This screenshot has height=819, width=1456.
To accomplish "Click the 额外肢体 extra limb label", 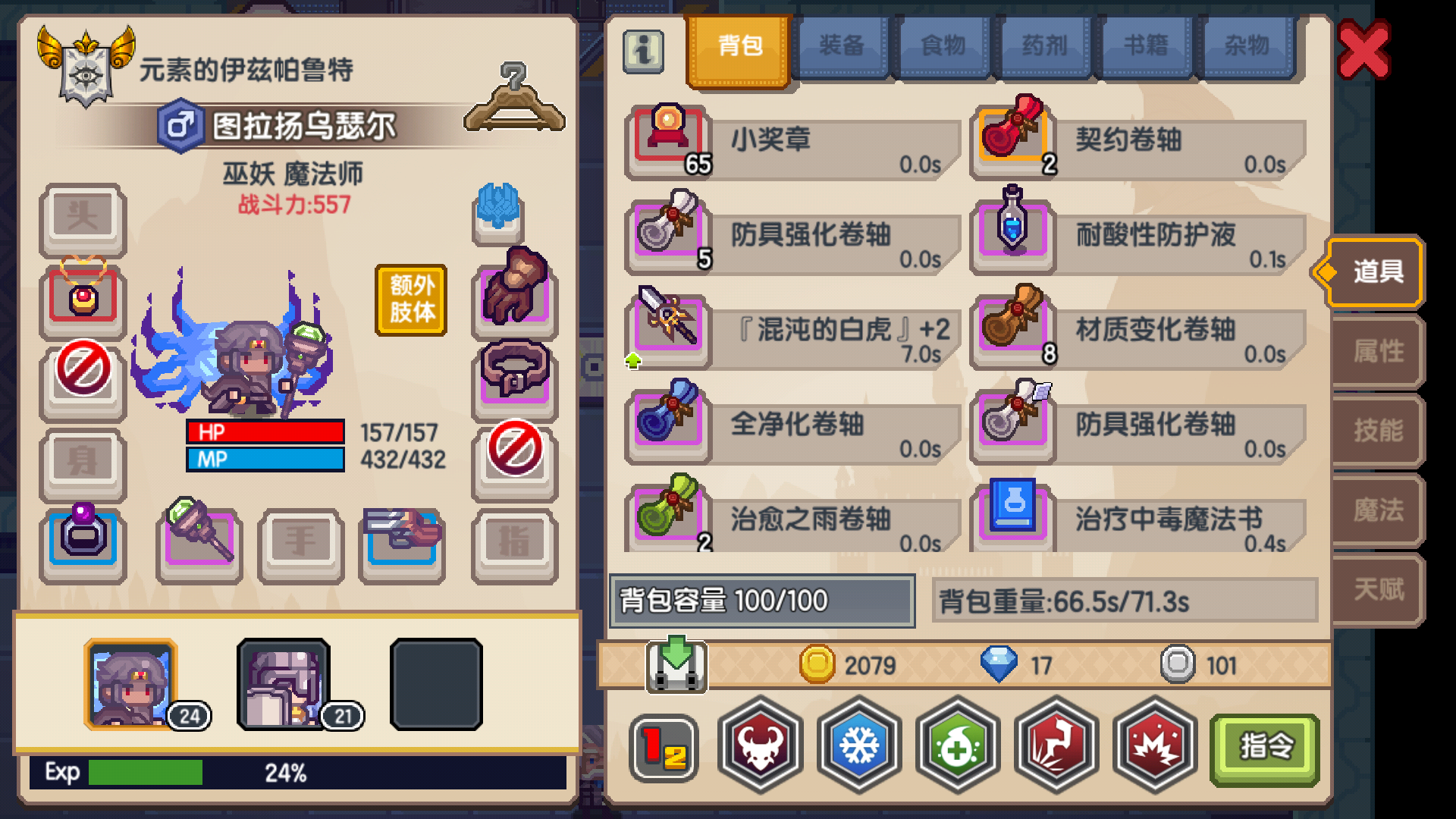I will [x=410, y=299].
